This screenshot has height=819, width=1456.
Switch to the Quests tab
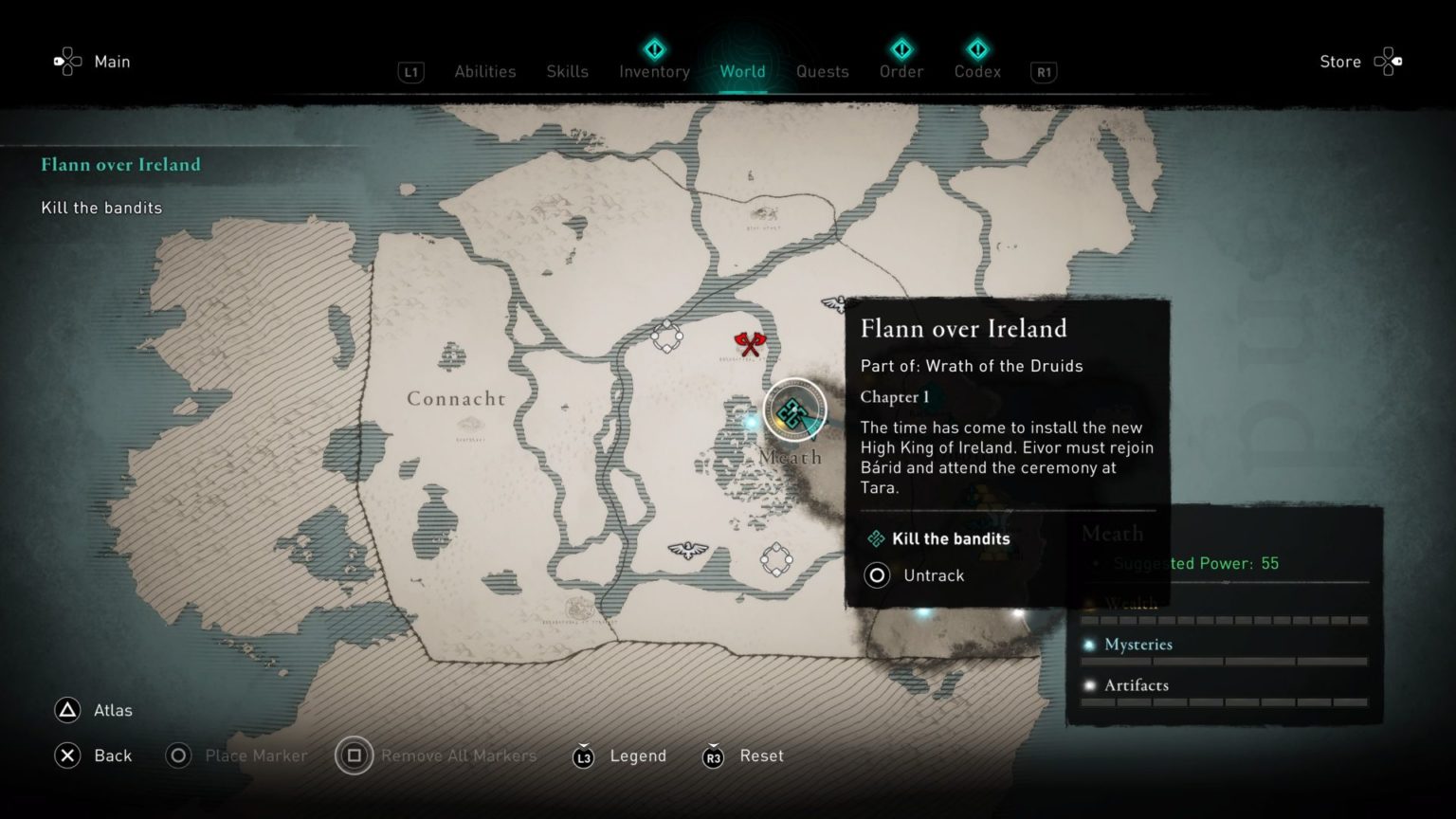tap(822, 71)
